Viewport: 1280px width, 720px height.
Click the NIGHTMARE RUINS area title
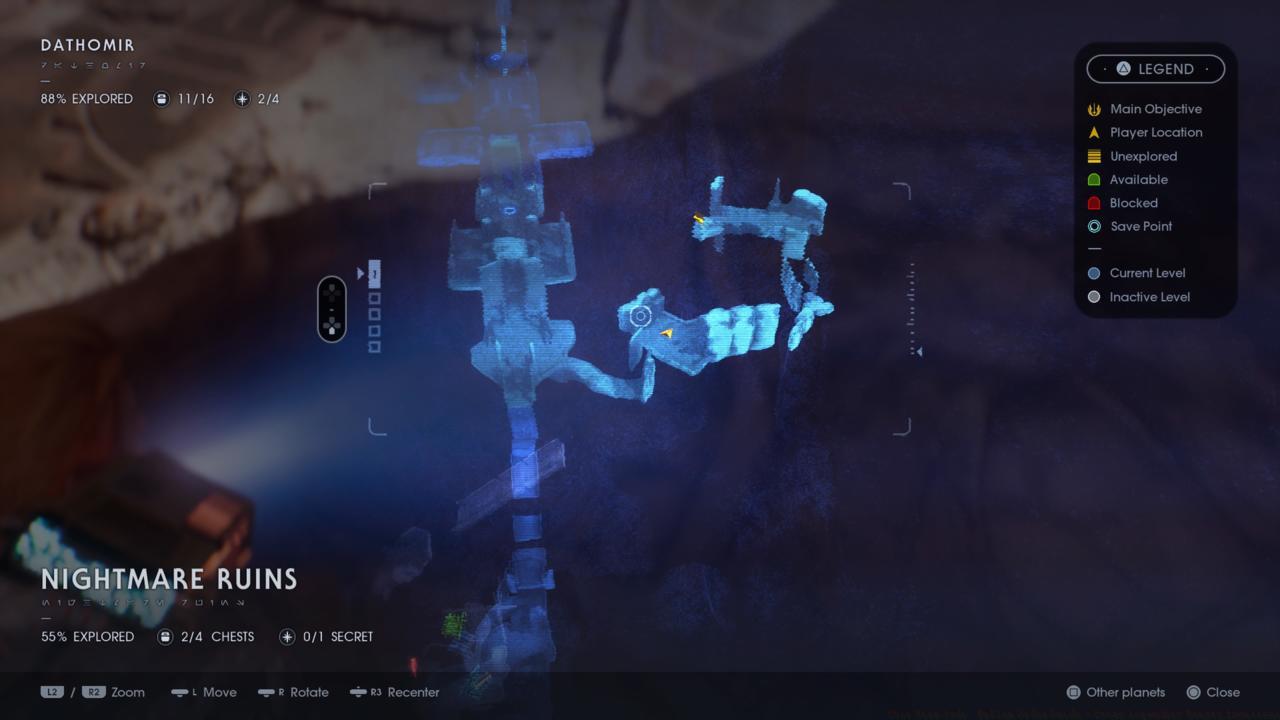(x=168, y=580)
